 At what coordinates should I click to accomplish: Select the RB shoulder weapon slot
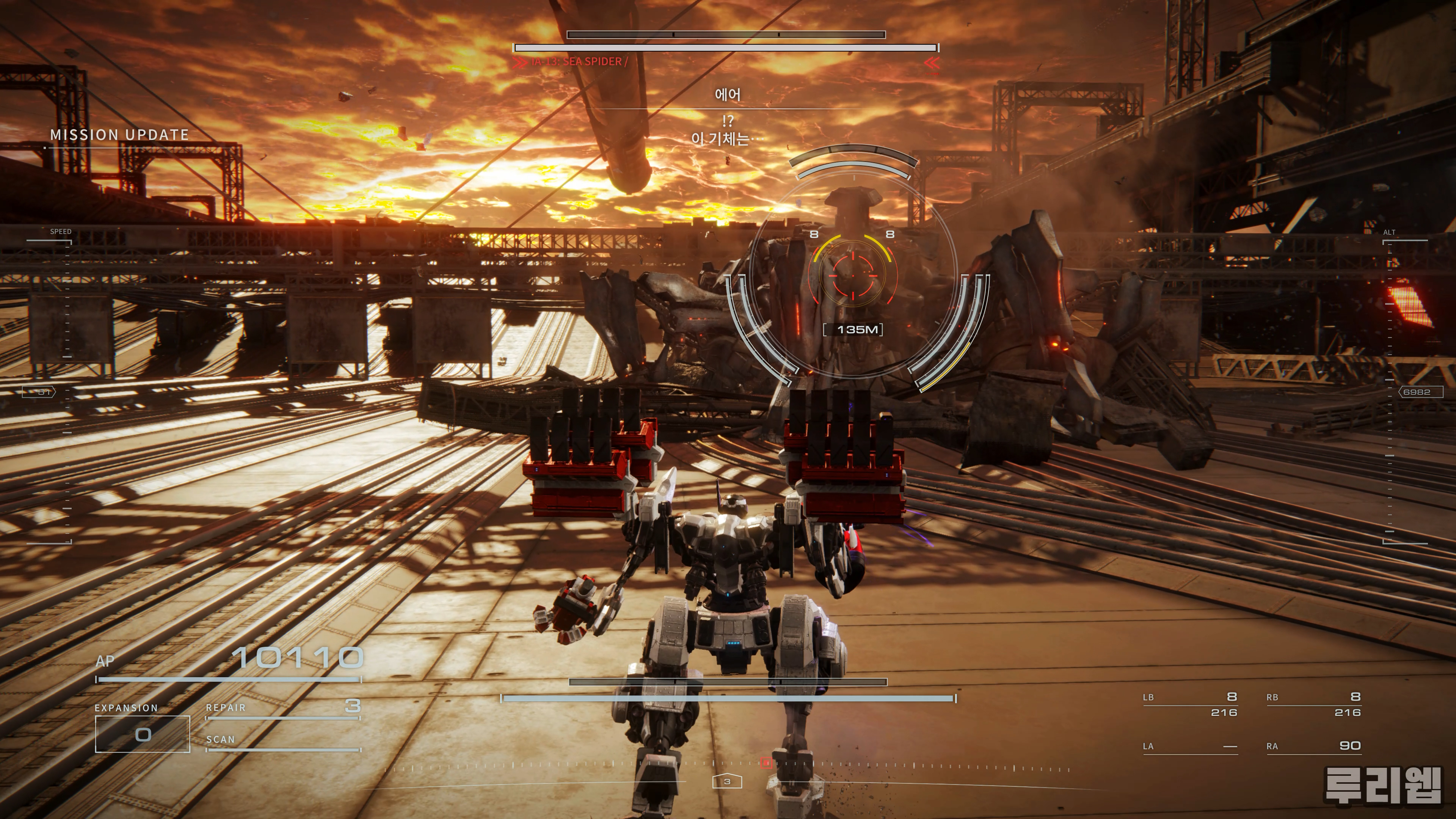1313,704
